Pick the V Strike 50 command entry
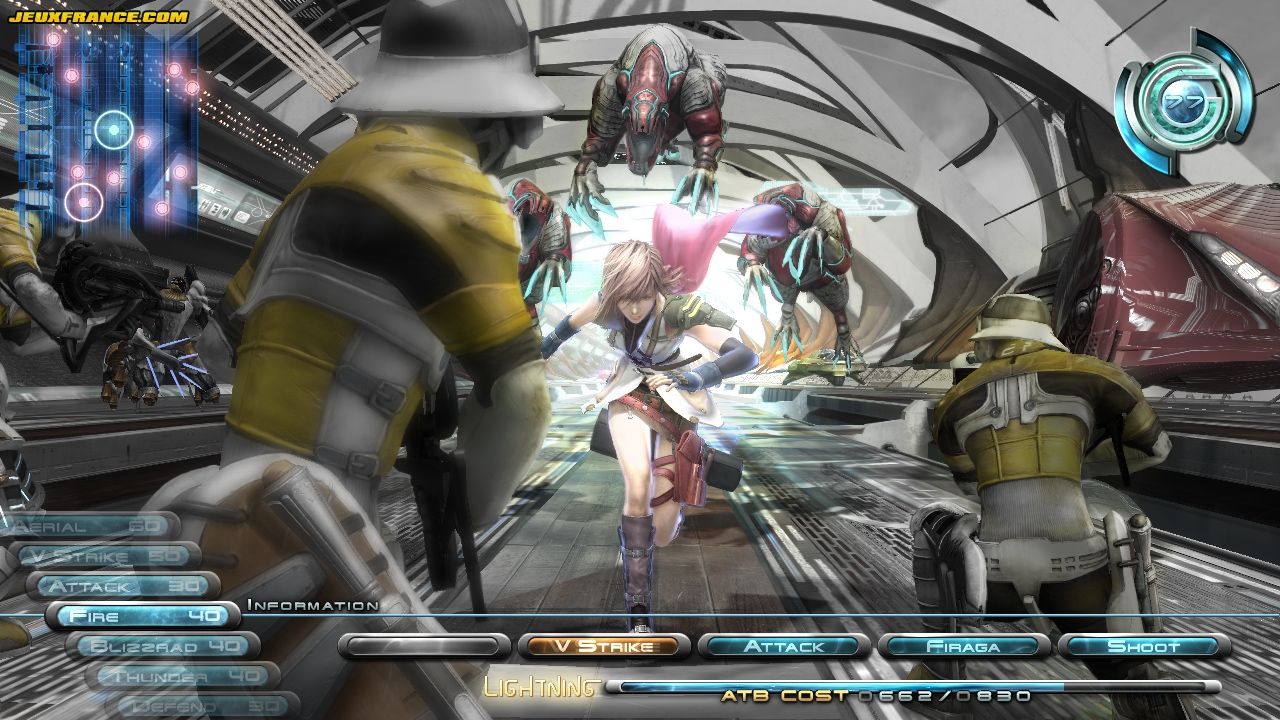 (x=105, y=556)
